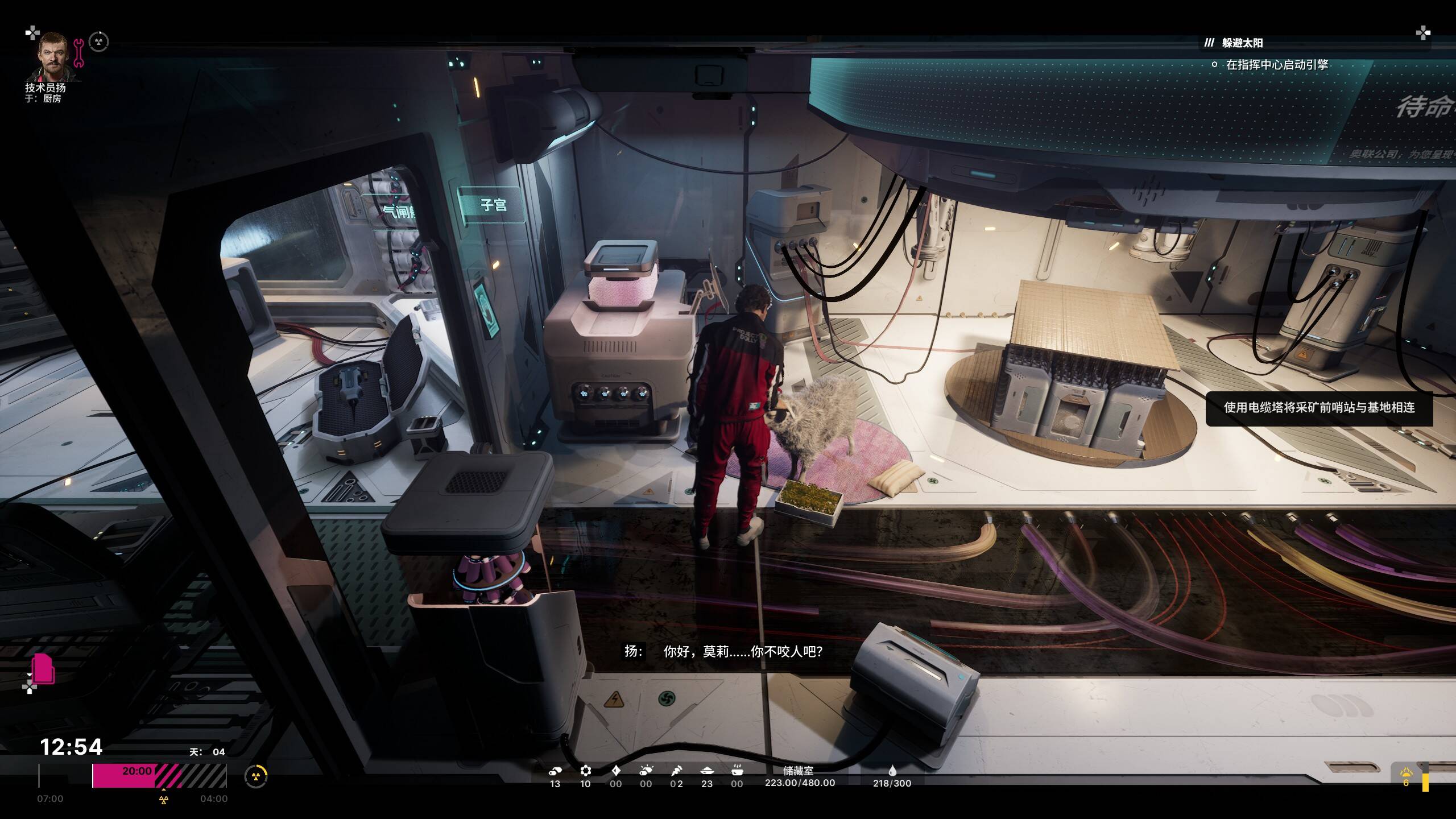Click the raw food carrot icon
1456x819 pixels.
pos(676,771)
